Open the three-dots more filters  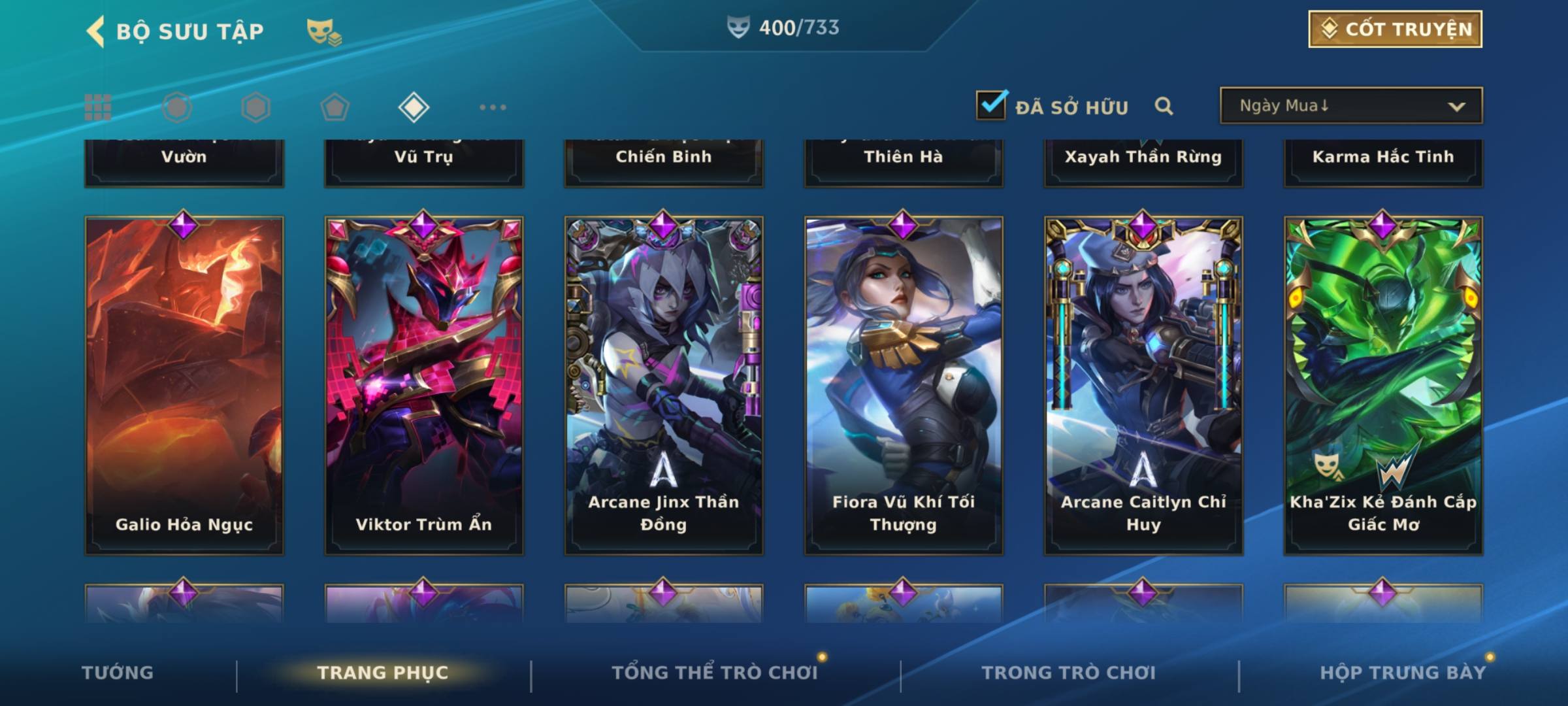(493, 107)
